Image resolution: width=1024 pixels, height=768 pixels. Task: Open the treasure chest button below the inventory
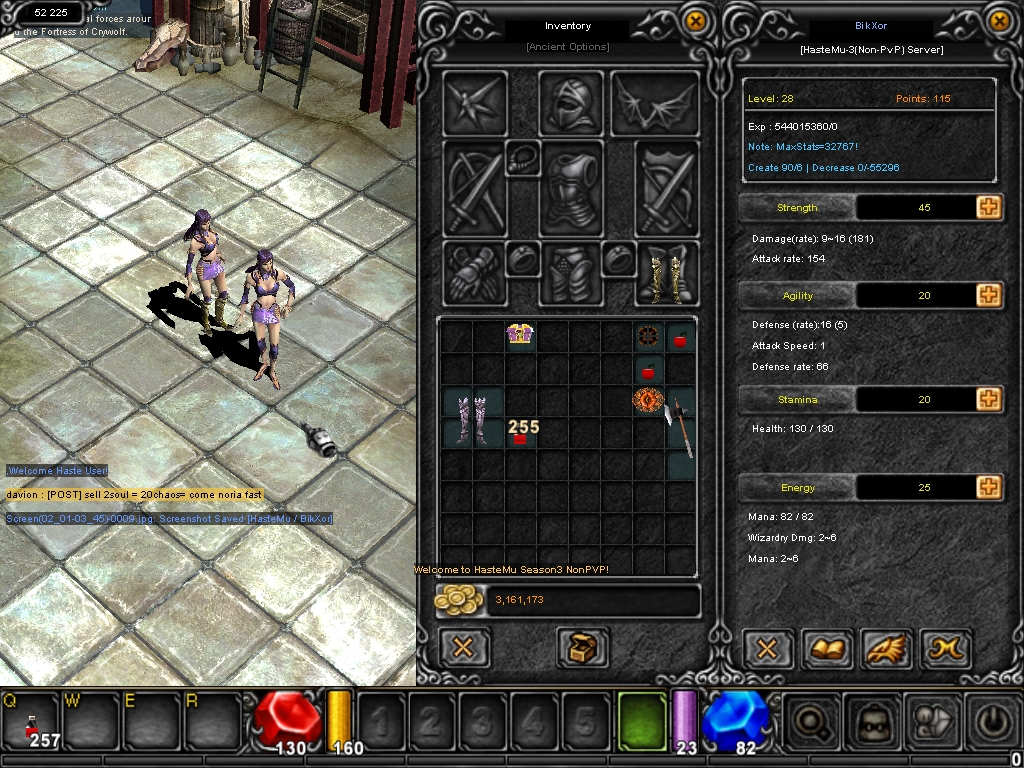584,648
